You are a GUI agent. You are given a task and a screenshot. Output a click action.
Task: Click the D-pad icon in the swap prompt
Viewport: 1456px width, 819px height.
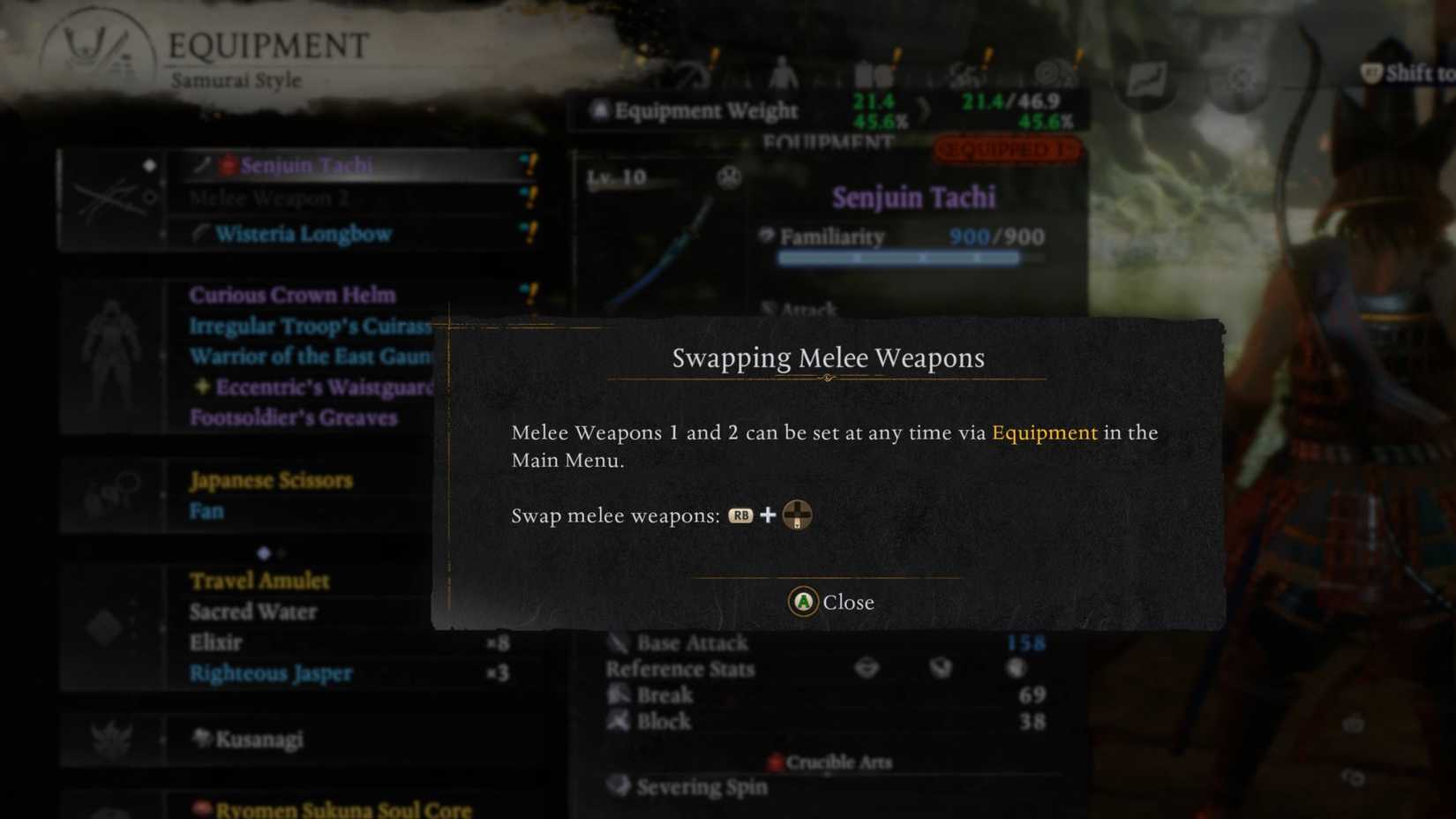tap(796, 515)
